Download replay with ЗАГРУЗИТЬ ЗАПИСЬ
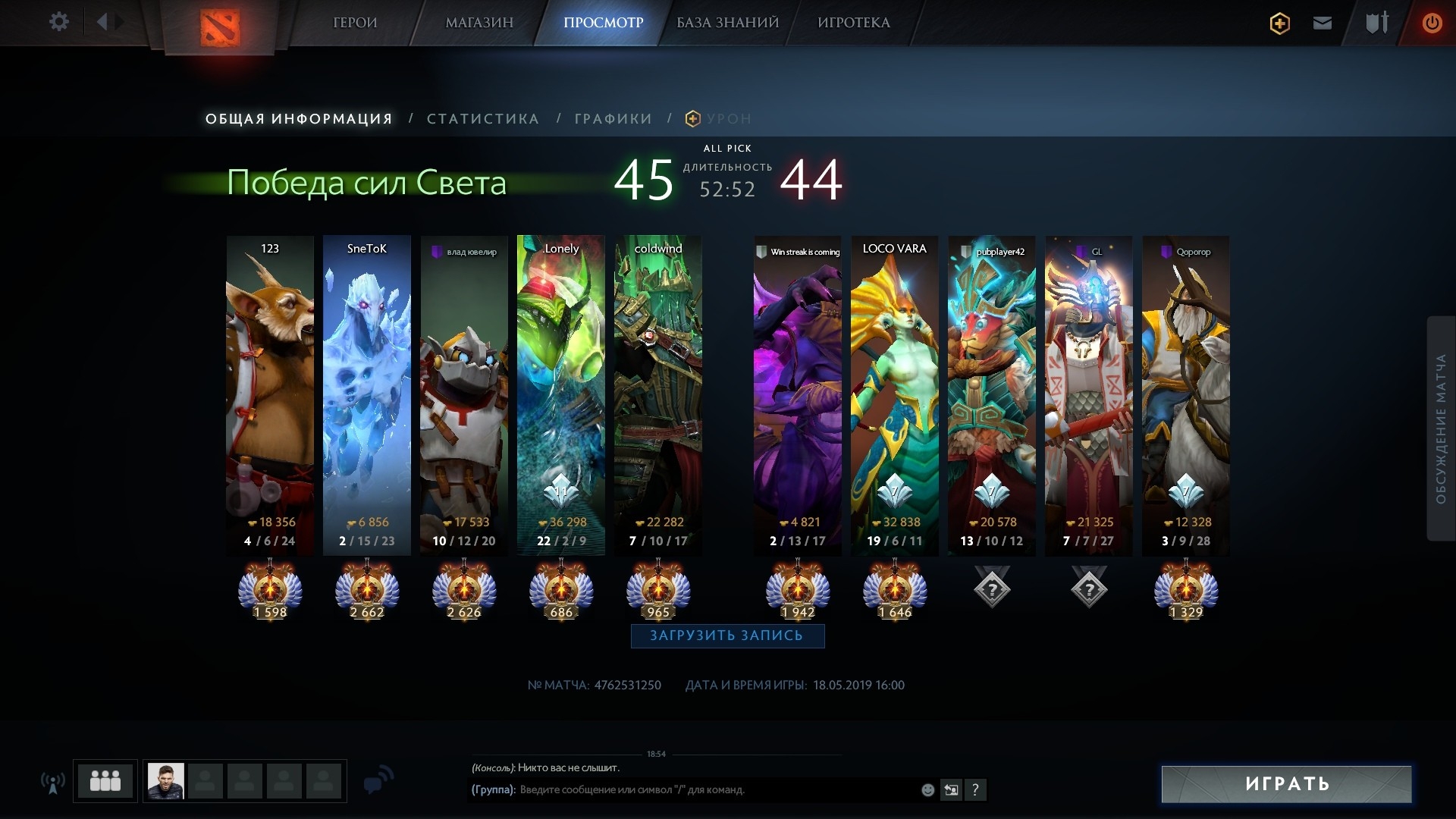The height and width of the screenshot is (819, 1456). pyautogui.click(x=727, y=635)
